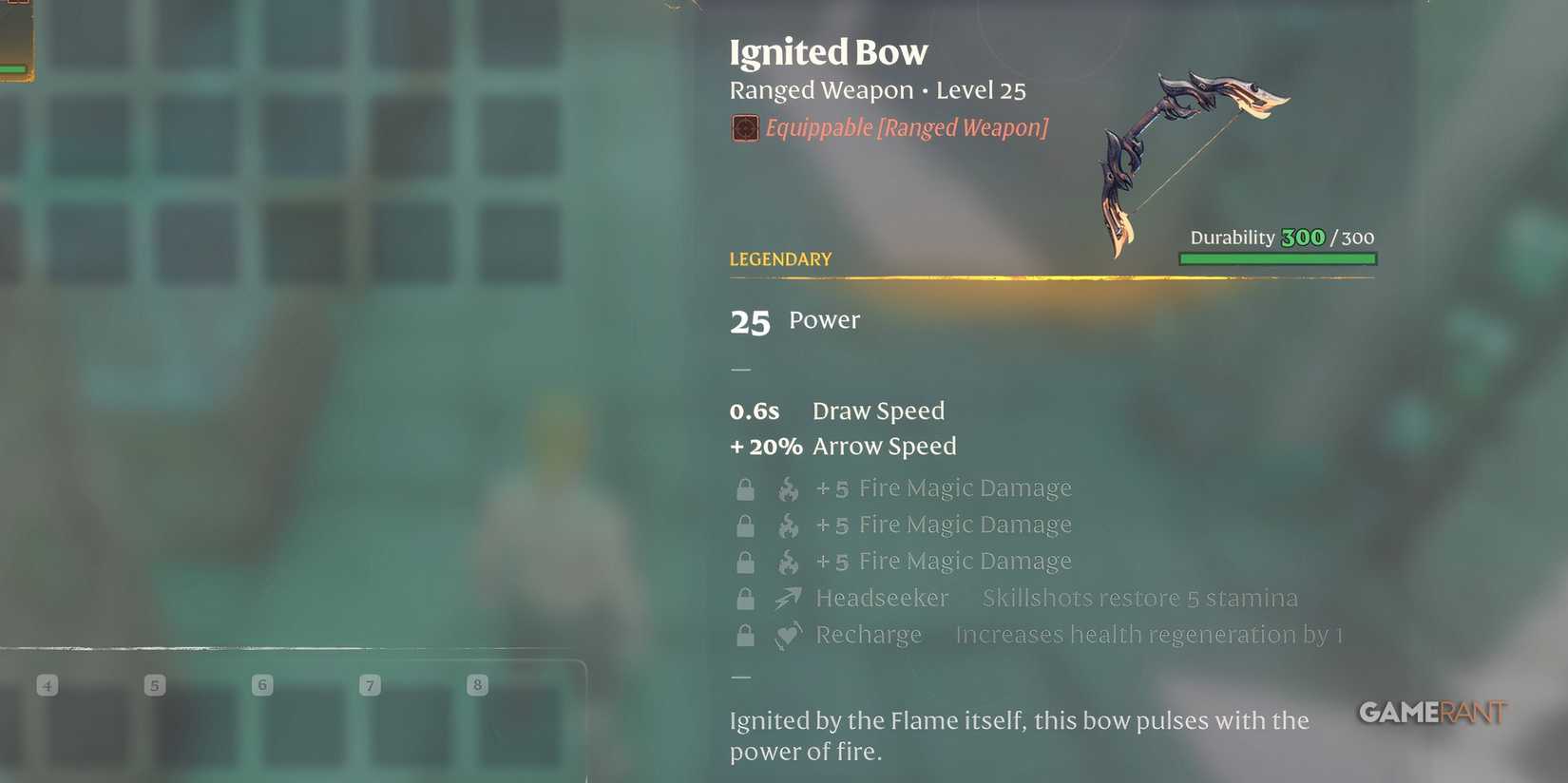Select the partially visible item icon top-left corner
This screenshot has width=1568, height=783.
click(14, 38)
